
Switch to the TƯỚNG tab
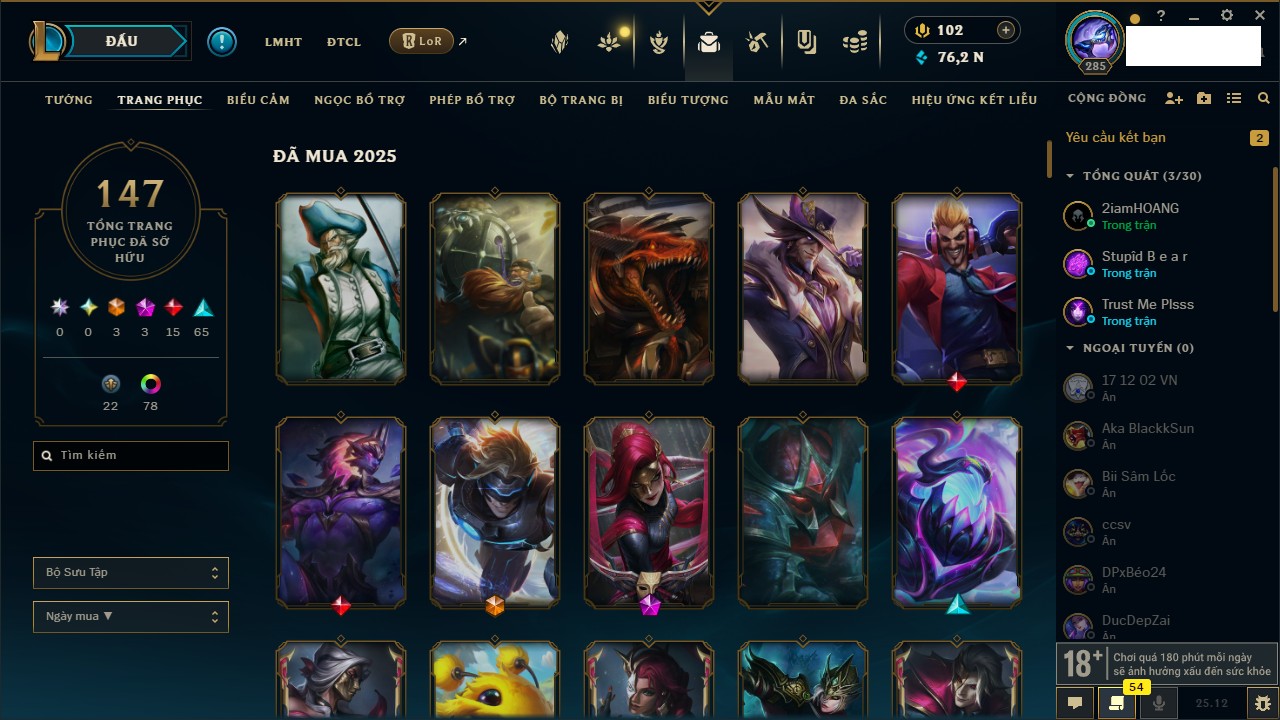click(x=69, y=100)
